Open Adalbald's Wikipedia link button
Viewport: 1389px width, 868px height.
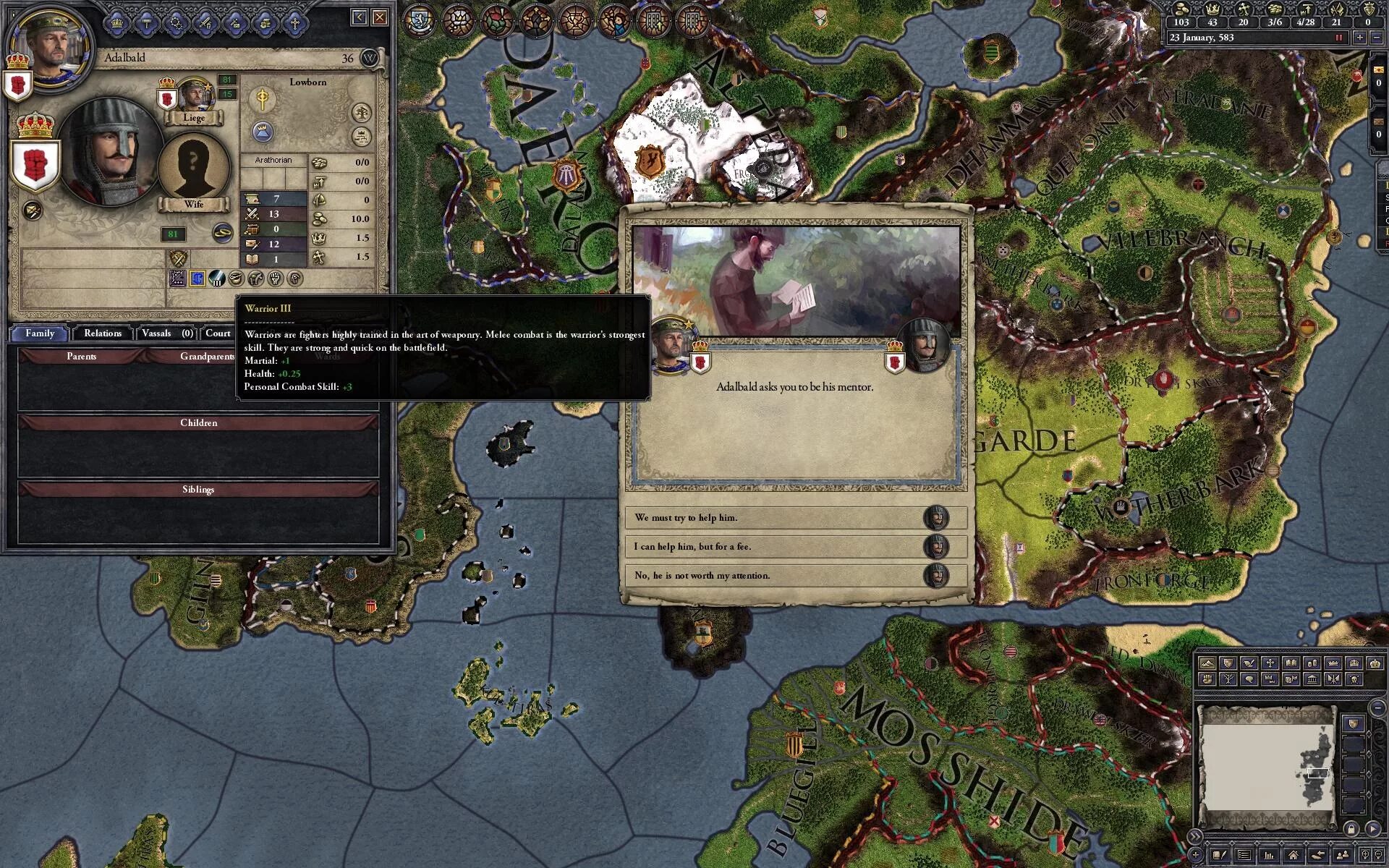(370, 58)
